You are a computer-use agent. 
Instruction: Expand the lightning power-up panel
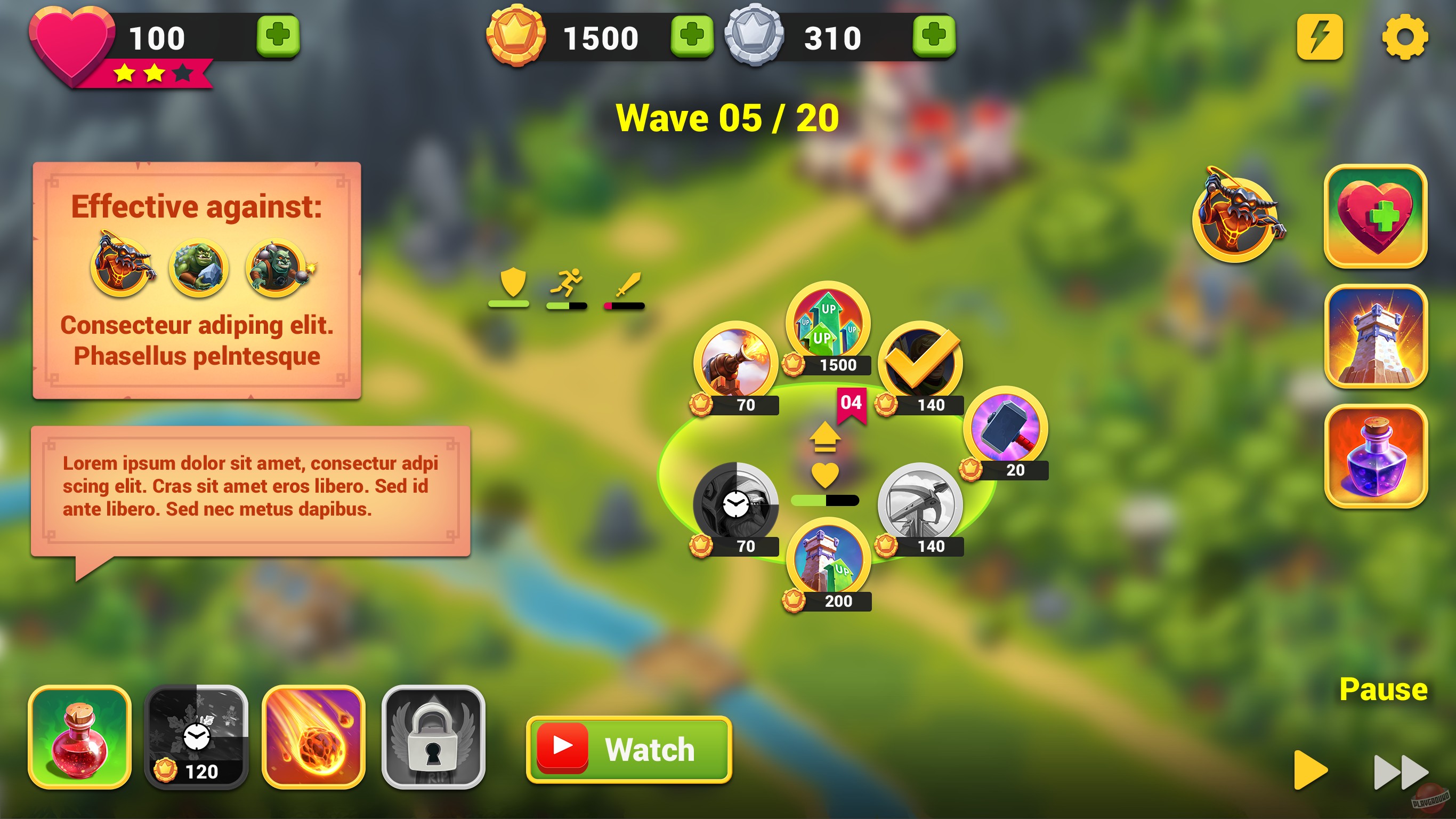pyautogui.click(x=1320, y=38)
